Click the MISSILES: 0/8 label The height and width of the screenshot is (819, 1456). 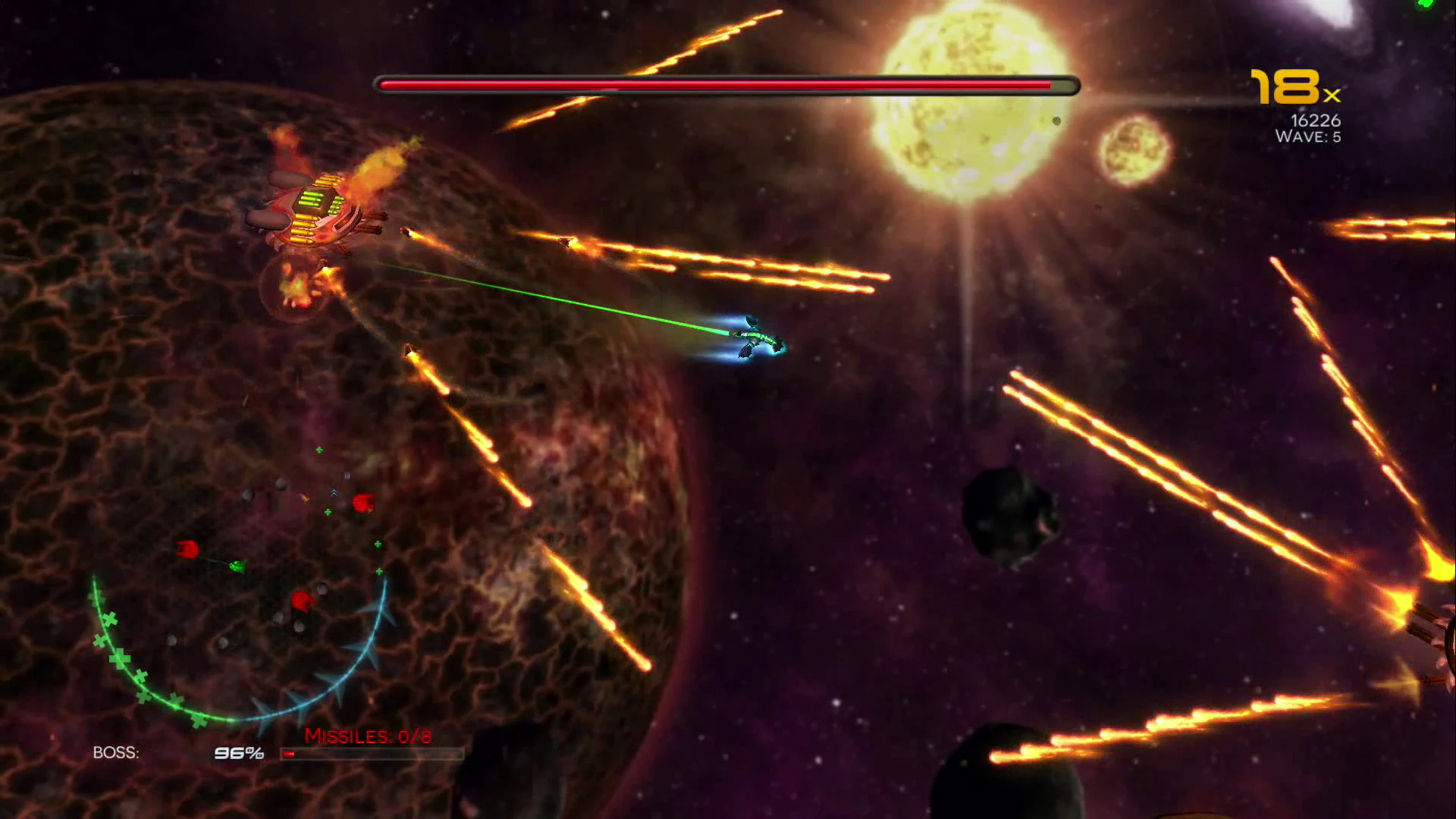[x=366, y=736]
